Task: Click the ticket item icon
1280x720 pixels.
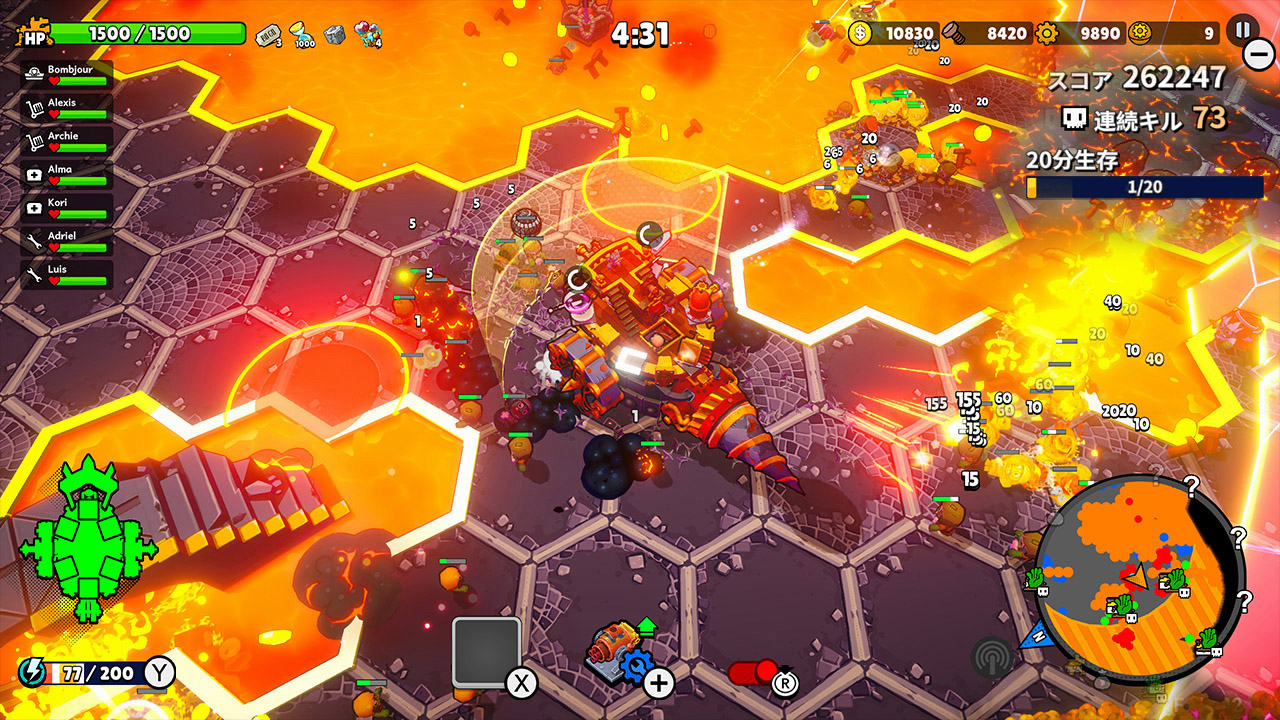Action: (x=269, y=34)
